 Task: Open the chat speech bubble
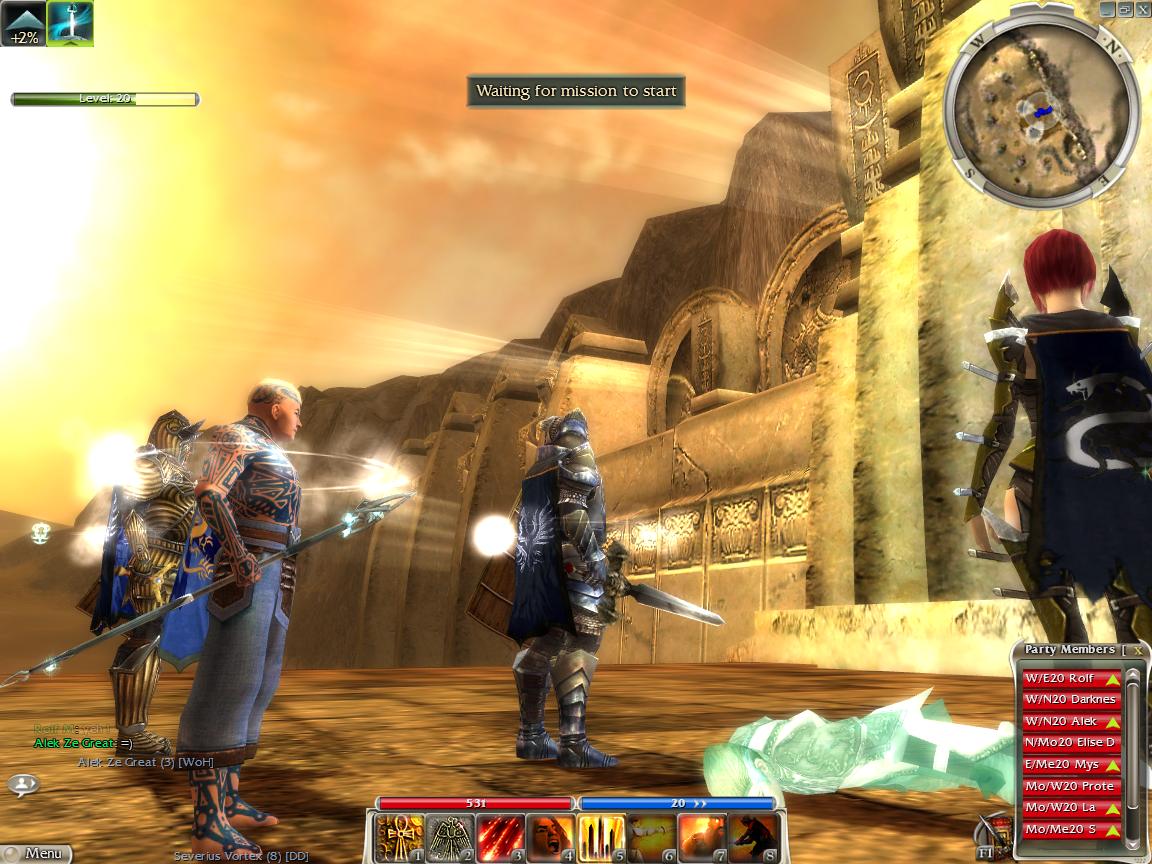[22, 785]
